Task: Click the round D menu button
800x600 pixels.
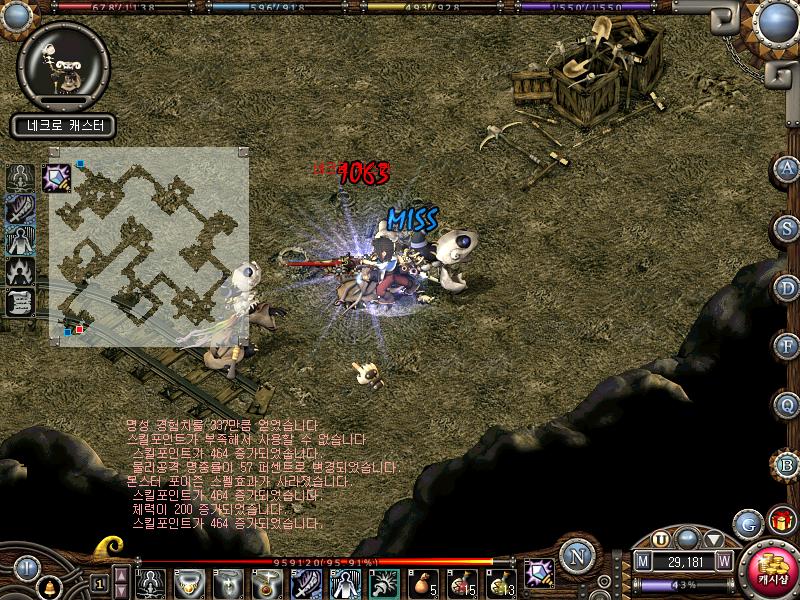Action: pyautogui.click(x=786, y=287)
